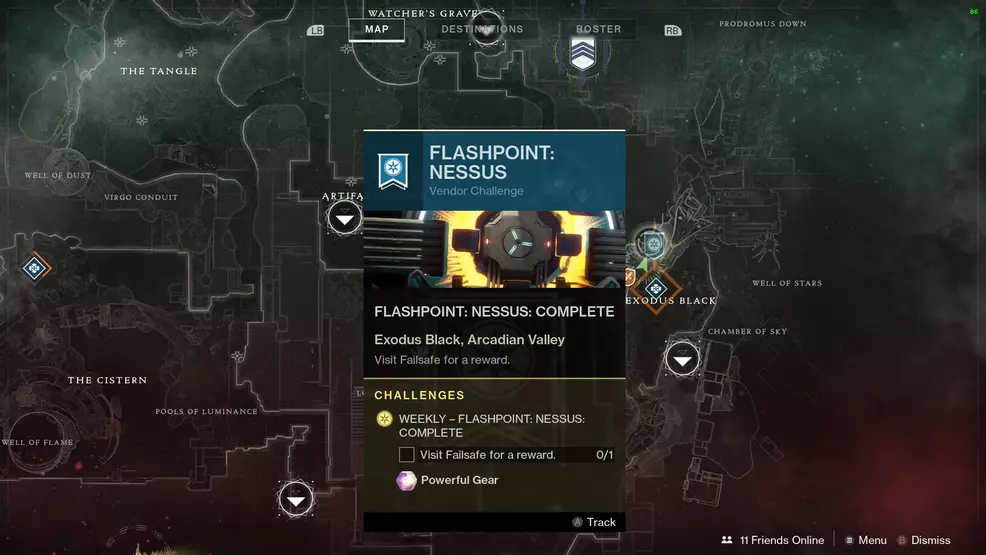Click the clan banner emblem at top
The image size is (986, 555).
coord(583,54)
